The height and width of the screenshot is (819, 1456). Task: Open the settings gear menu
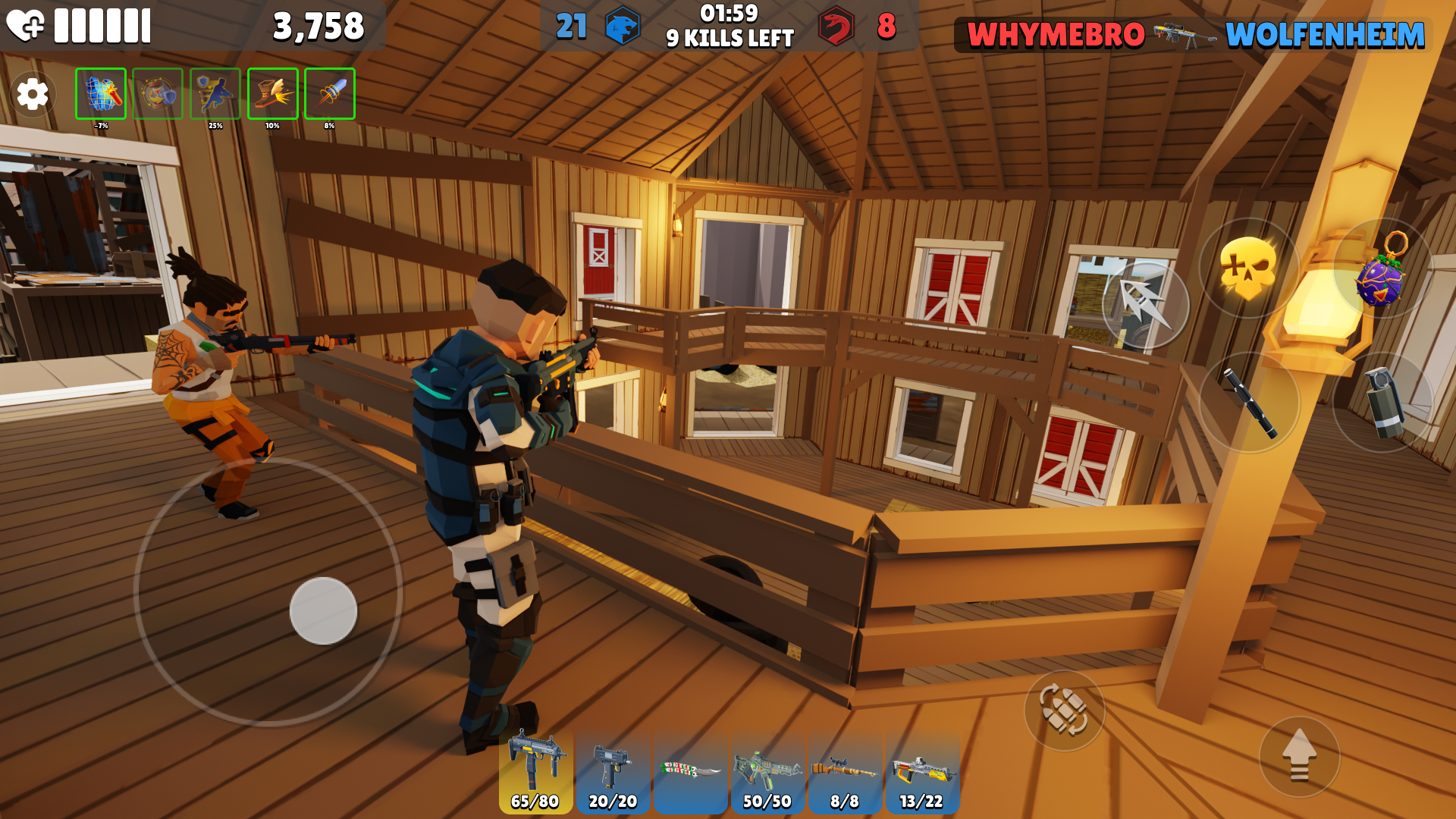click(32, 93)
